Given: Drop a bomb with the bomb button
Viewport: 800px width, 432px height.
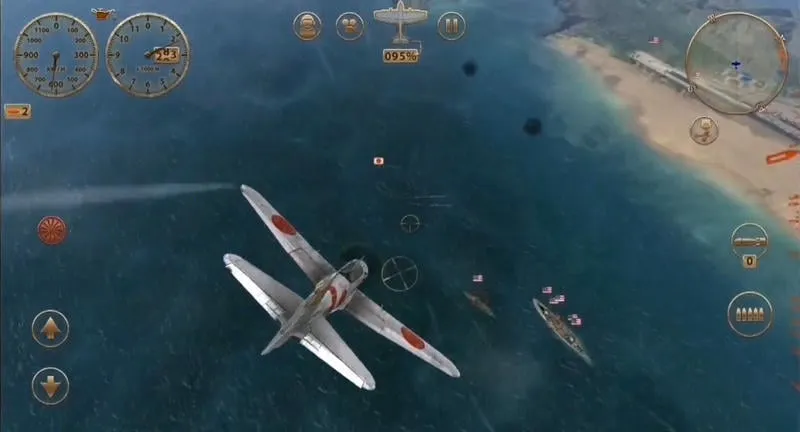Looking at the screenshot, I should click(749, 240).
